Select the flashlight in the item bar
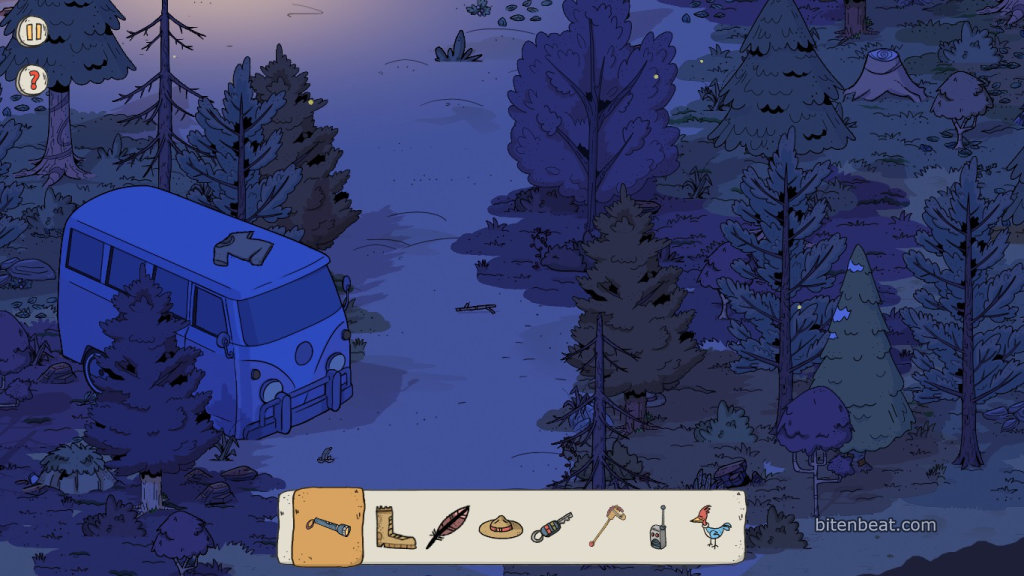The height and width of the screenshot is (576, 1024). coord(328,526)
